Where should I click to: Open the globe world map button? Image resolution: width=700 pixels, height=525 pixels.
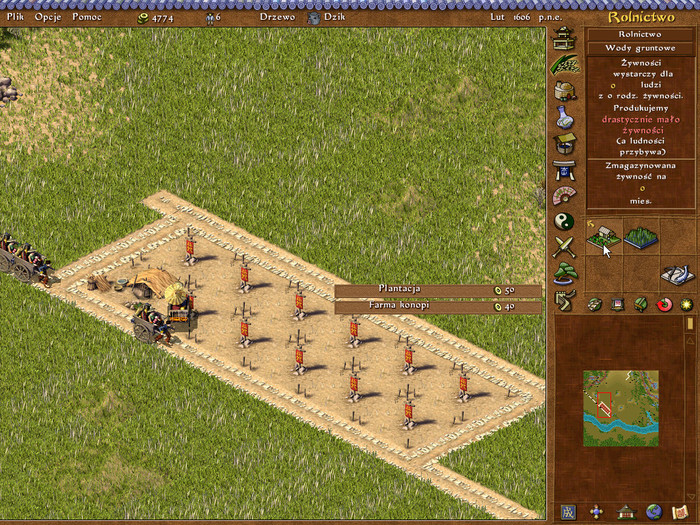[x=654, y=512]
